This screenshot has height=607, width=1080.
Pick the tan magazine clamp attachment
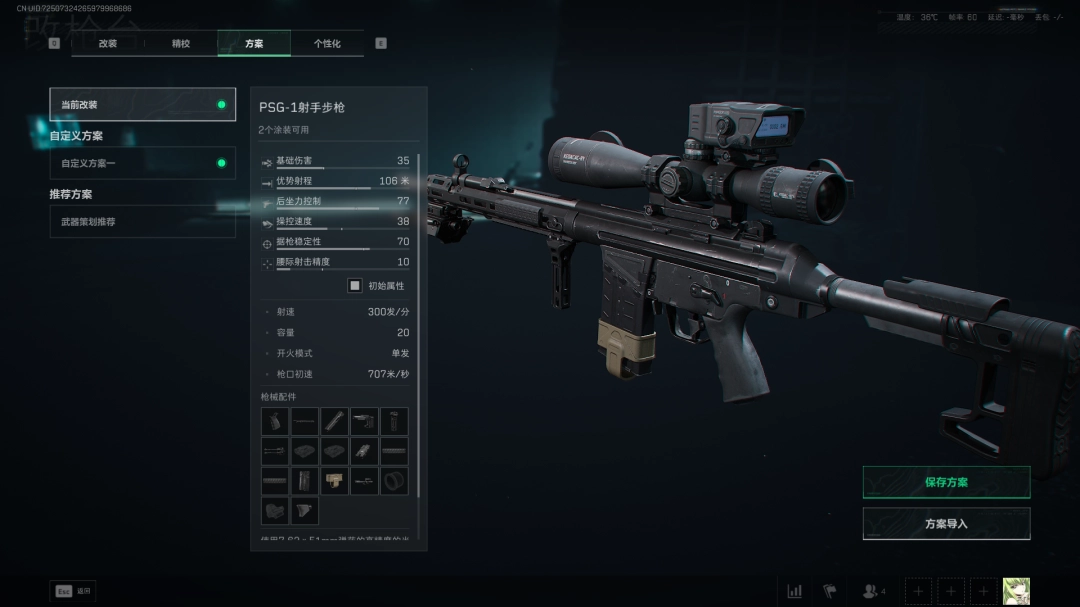(x=334, y=481)
